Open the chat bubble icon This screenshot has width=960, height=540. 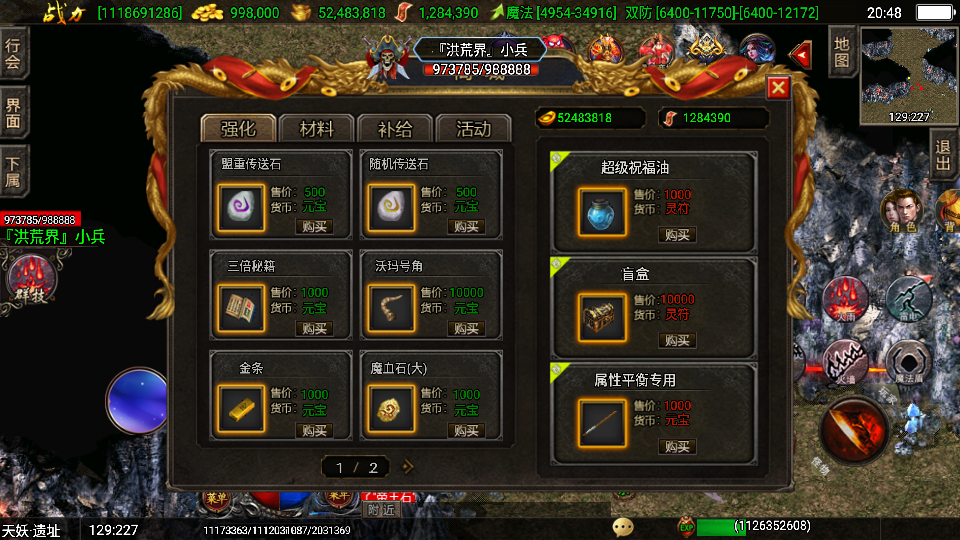(x=623, y=526)
